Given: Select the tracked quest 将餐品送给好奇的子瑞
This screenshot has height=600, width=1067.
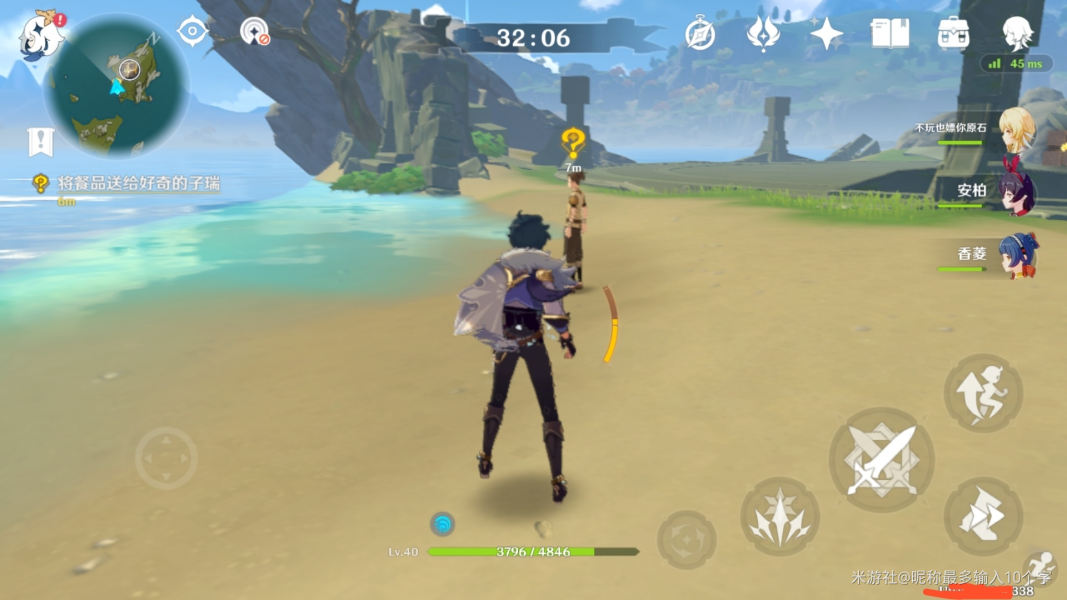Looking at the screenshot, I should pos(139,183).
